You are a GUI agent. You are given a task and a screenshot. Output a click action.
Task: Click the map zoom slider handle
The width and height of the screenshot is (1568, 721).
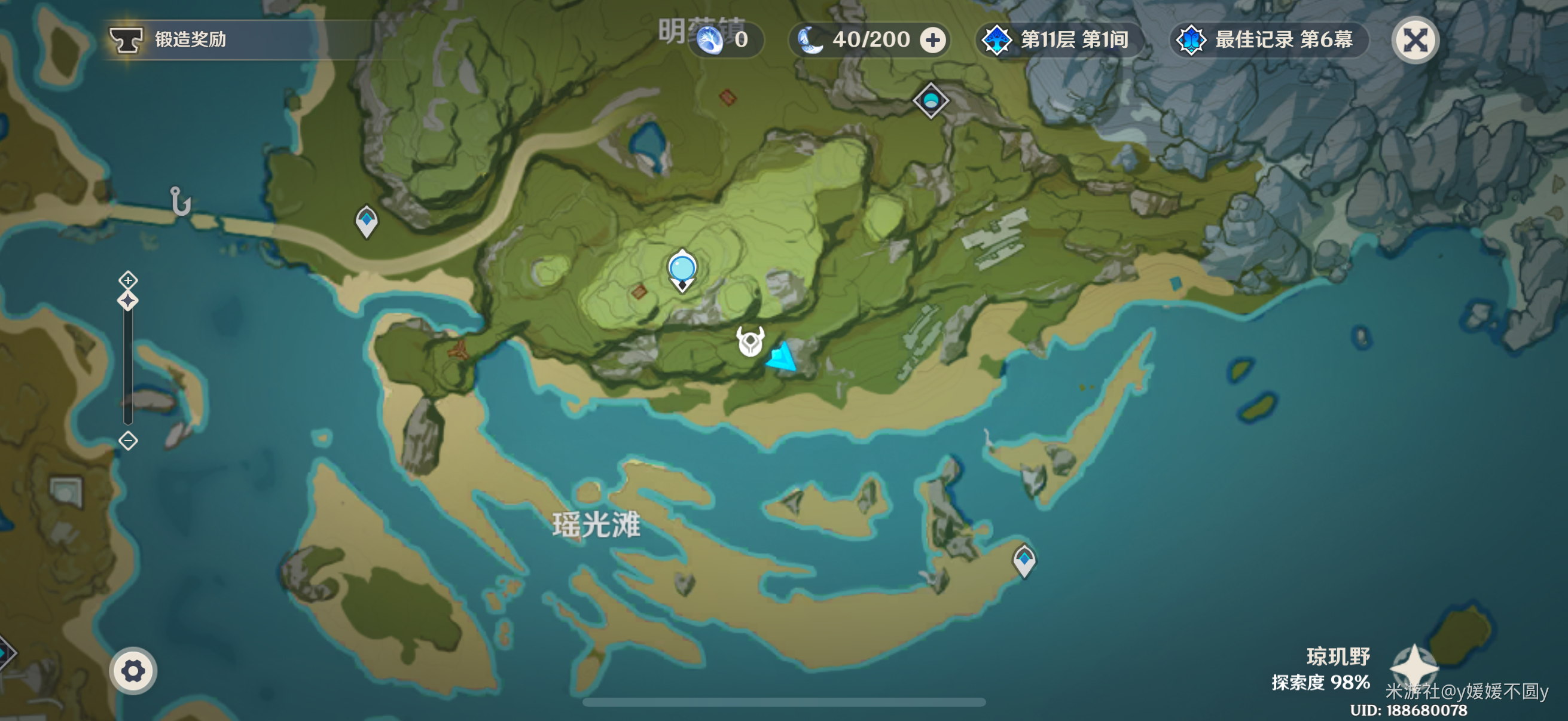point(128,301)
